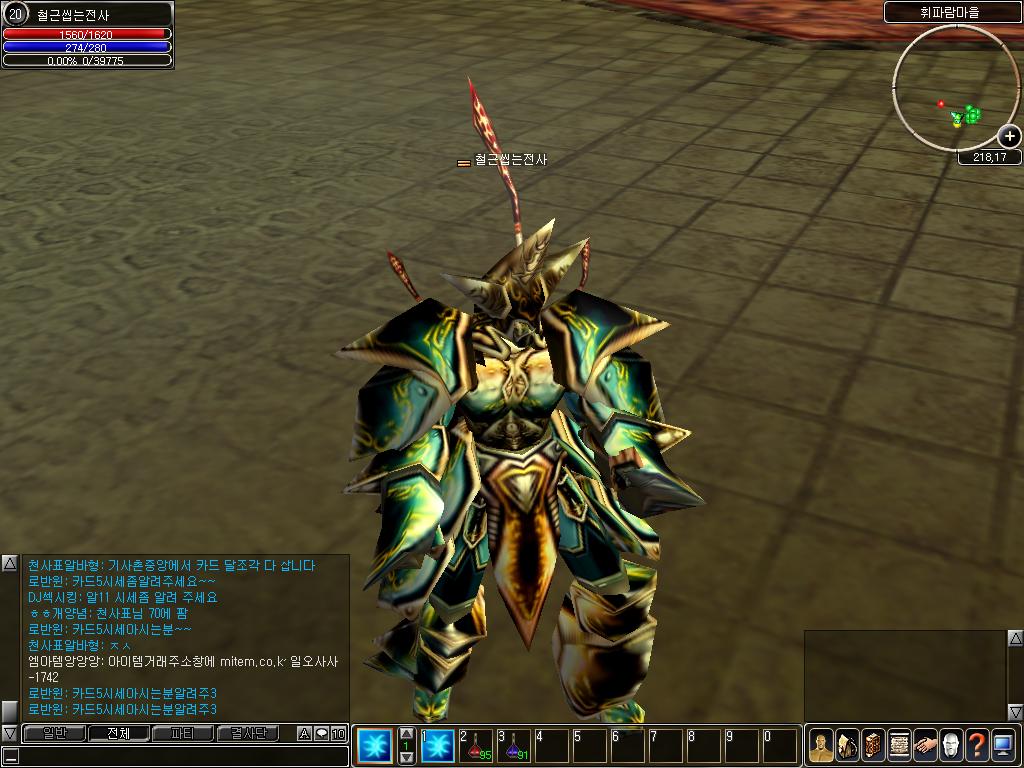Use the red potion in slot 2
The height and width of the screenshot is (768, 1024).
click(x=476, y=746)
